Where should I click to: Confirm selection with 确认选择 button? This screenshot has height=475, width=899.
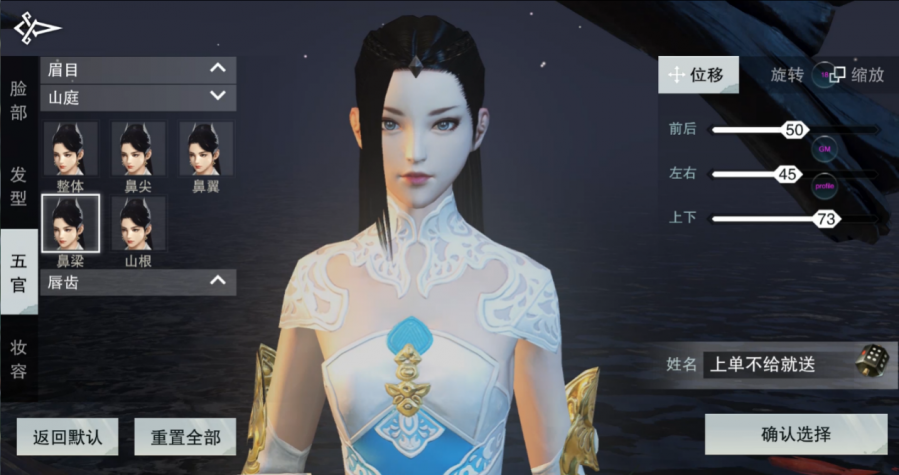point(795,434)
